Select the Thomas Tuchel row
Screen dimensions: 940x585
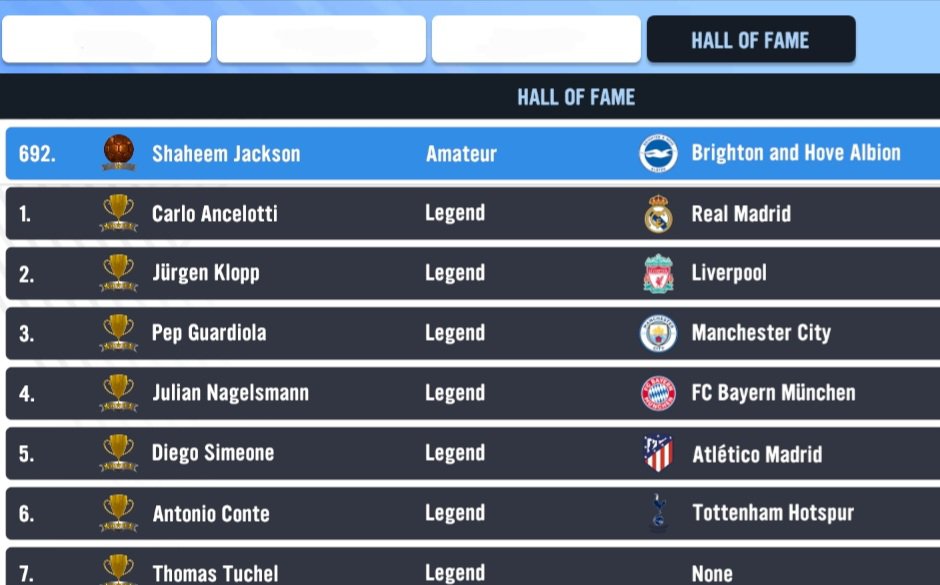point(470,570)
